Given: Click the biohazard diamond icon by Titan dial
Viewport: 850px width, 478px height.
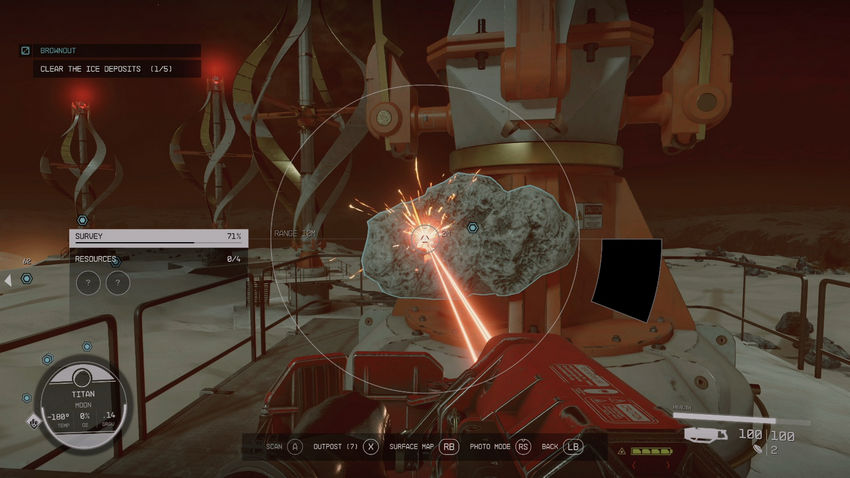Looking at the screenshot, I should pyautogui.click(x=33, y=421).
